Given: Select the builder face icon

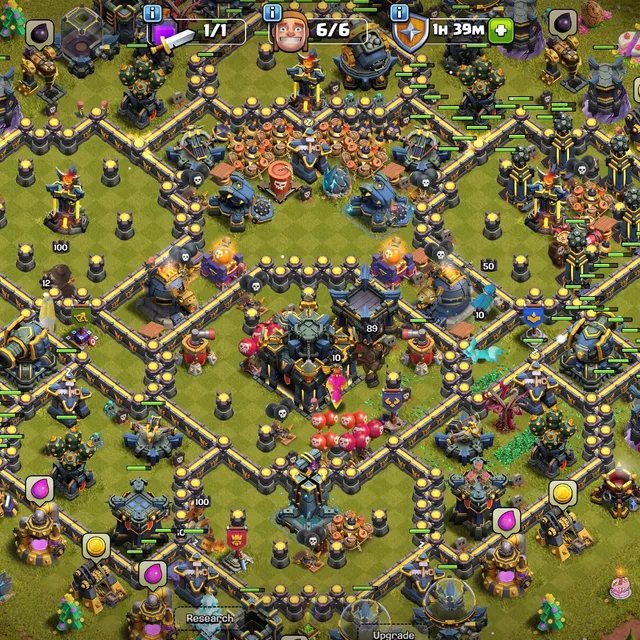Looking at the screenshot, I should [x=288, y=32].
